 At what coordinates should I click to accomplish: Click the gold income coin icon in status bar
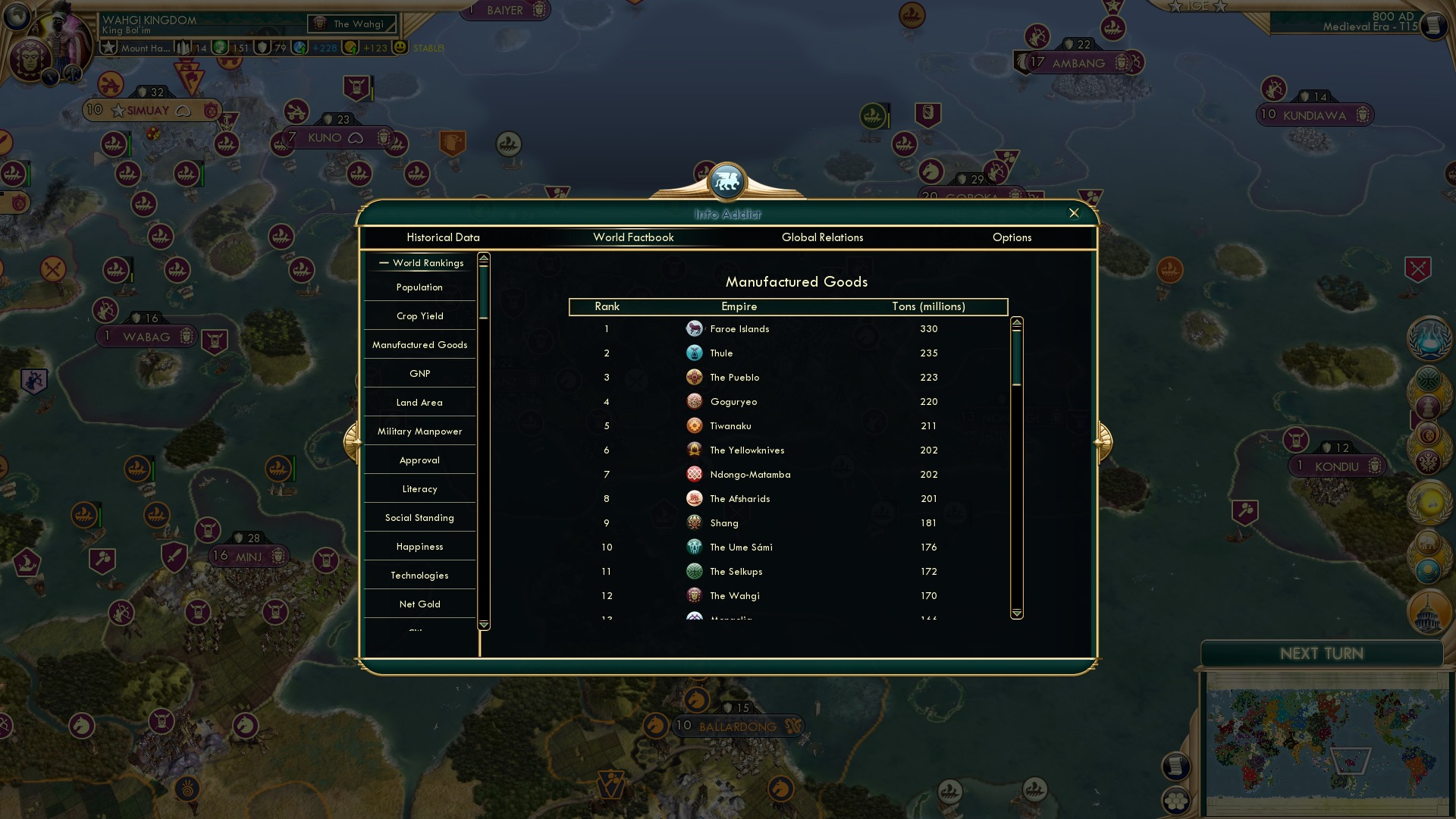[352, 48]
